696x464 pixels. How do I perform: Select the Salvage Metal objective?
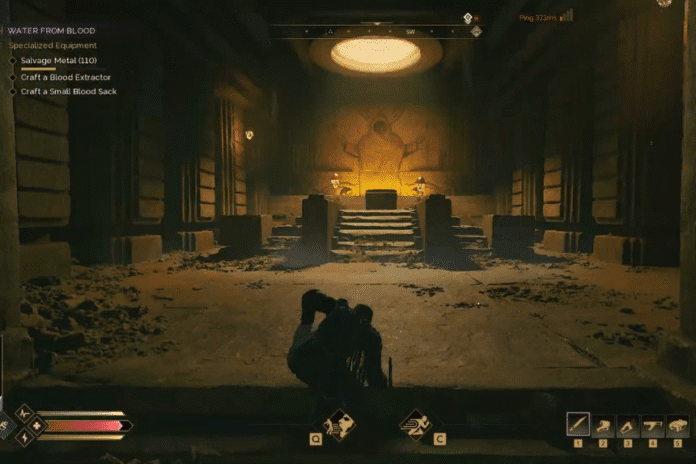click(57, 61)
